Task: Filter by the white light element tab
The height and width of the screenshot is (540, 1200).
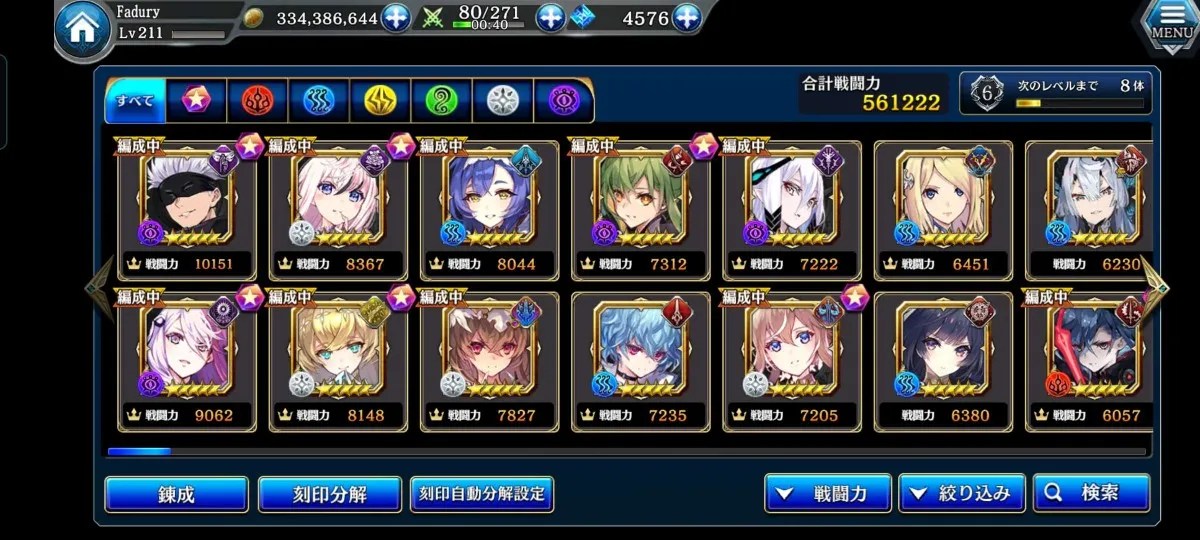Action: click(x=502, y=100)
